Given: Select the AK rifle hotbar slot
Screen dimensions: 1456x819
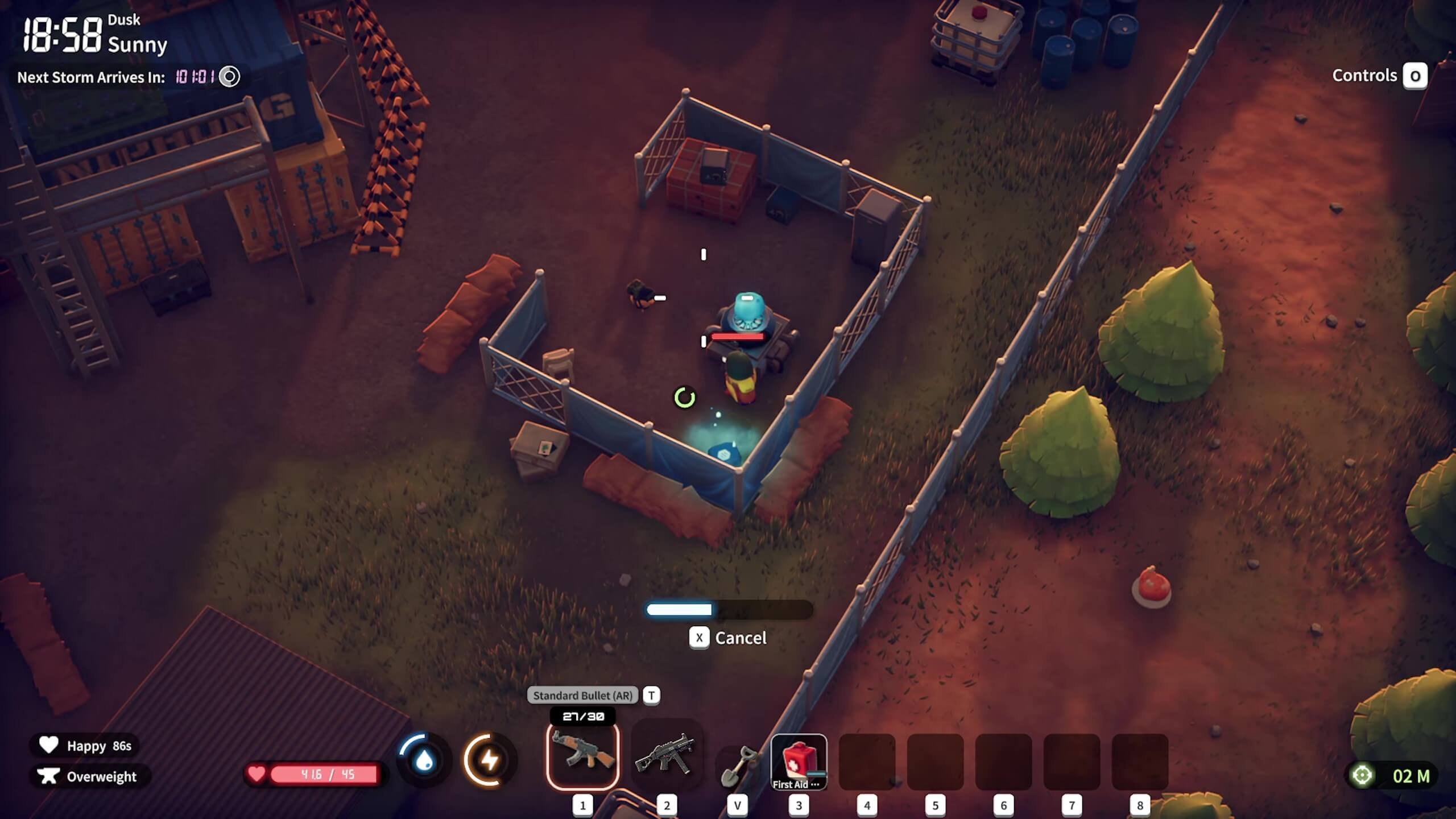Looking at the screenshot, I should pos(582,755).
